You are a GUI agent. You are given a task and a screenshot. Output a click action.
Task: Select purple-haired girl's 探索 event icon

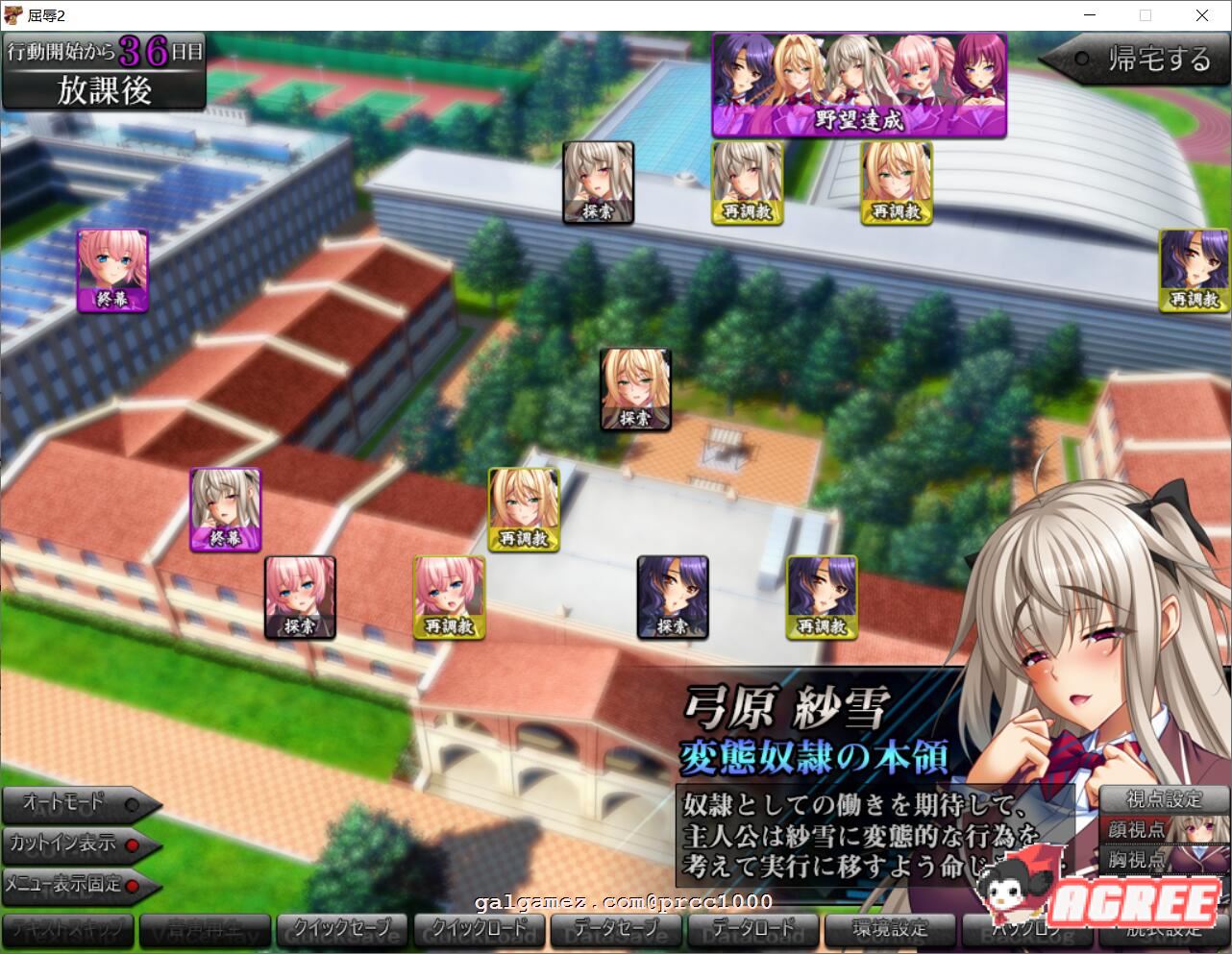[x=673, y=598]
